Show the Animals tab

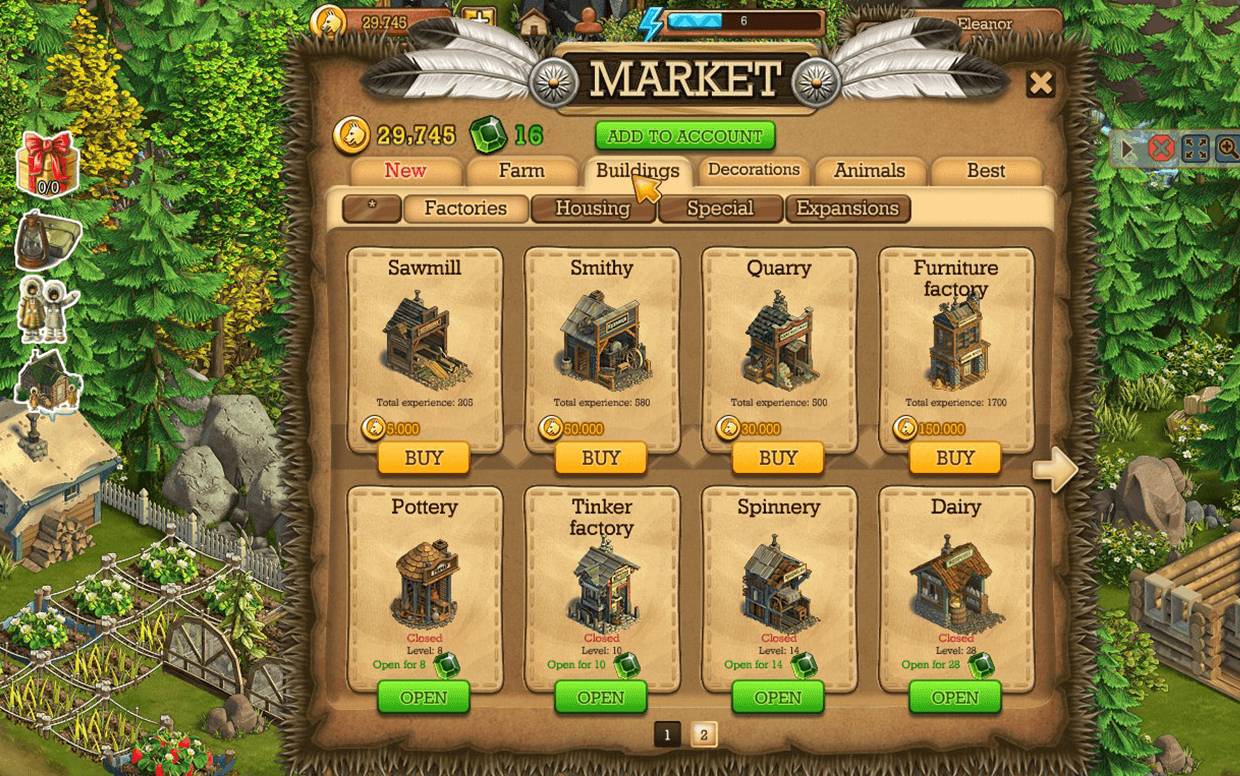[869, 171]
